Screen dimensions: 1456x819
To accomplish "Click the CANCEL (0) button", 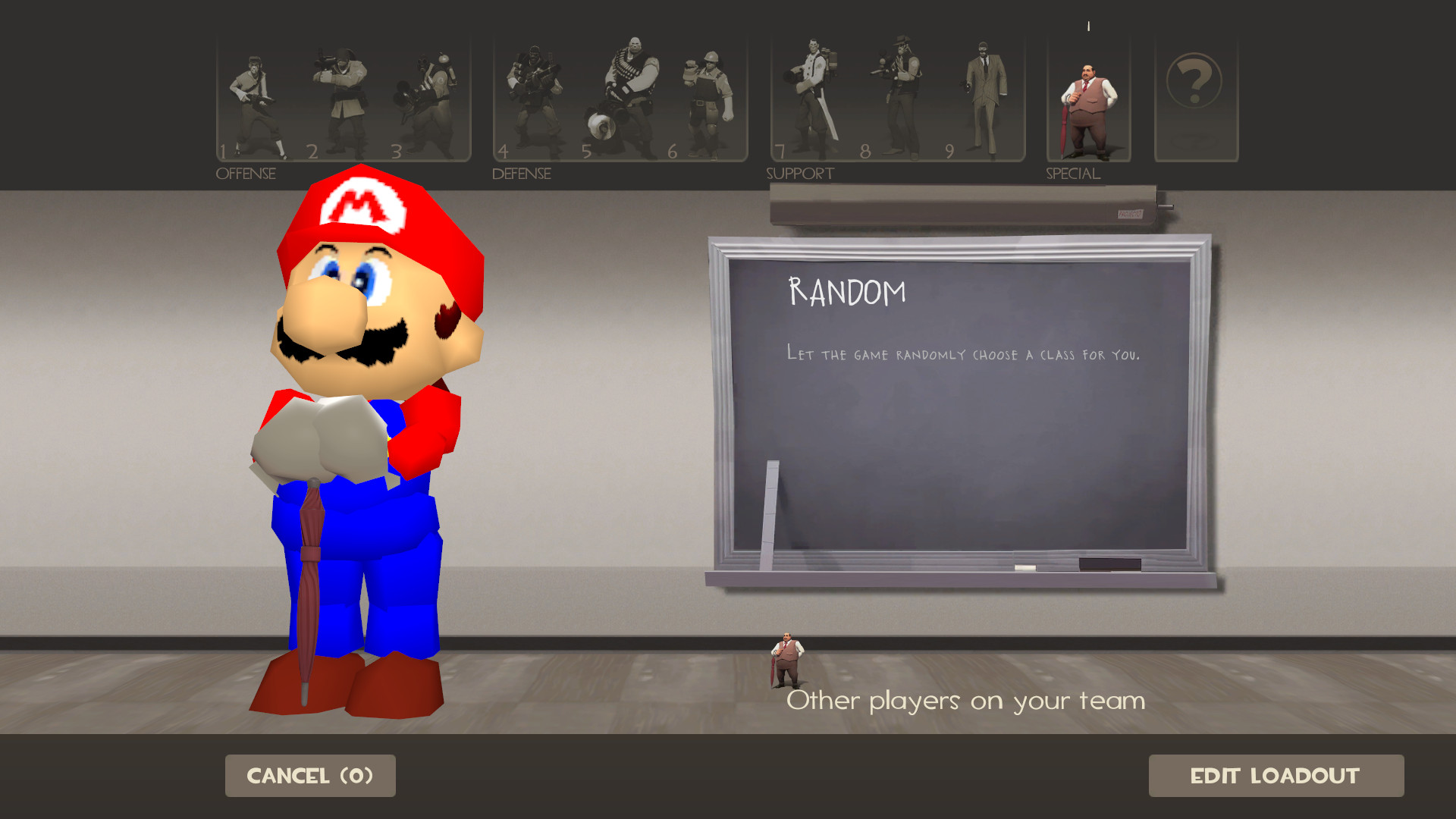I will pos(309,775).
